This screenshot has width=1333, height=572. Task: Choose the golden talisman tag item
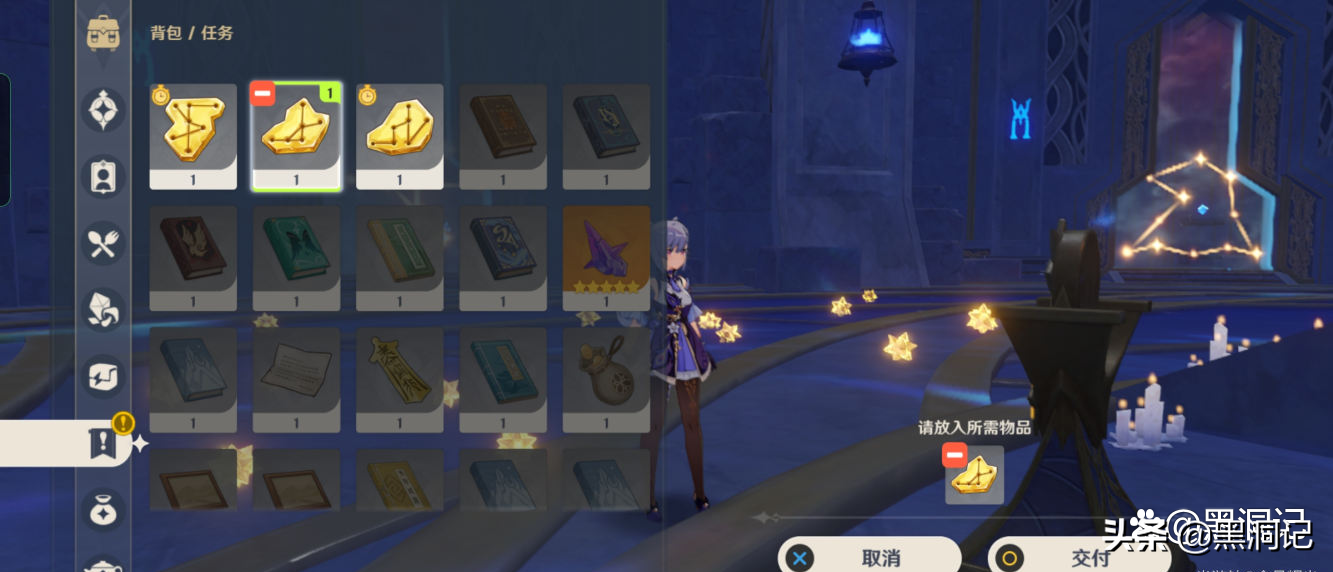click(399, 379)
